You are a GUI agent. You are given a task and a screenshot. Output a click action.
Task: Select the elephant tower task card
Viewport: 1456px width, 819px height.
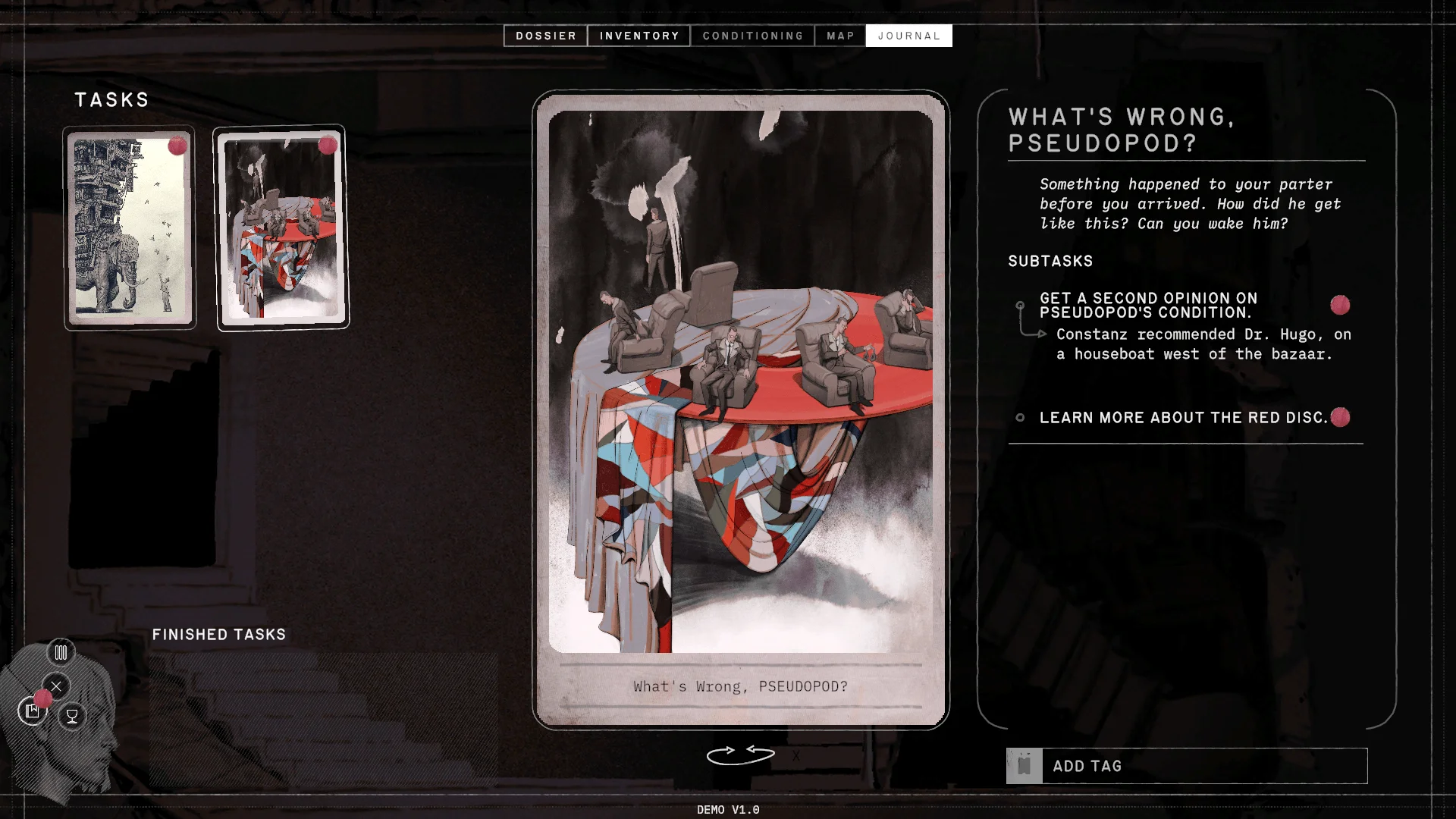click(x=130, y=227)
